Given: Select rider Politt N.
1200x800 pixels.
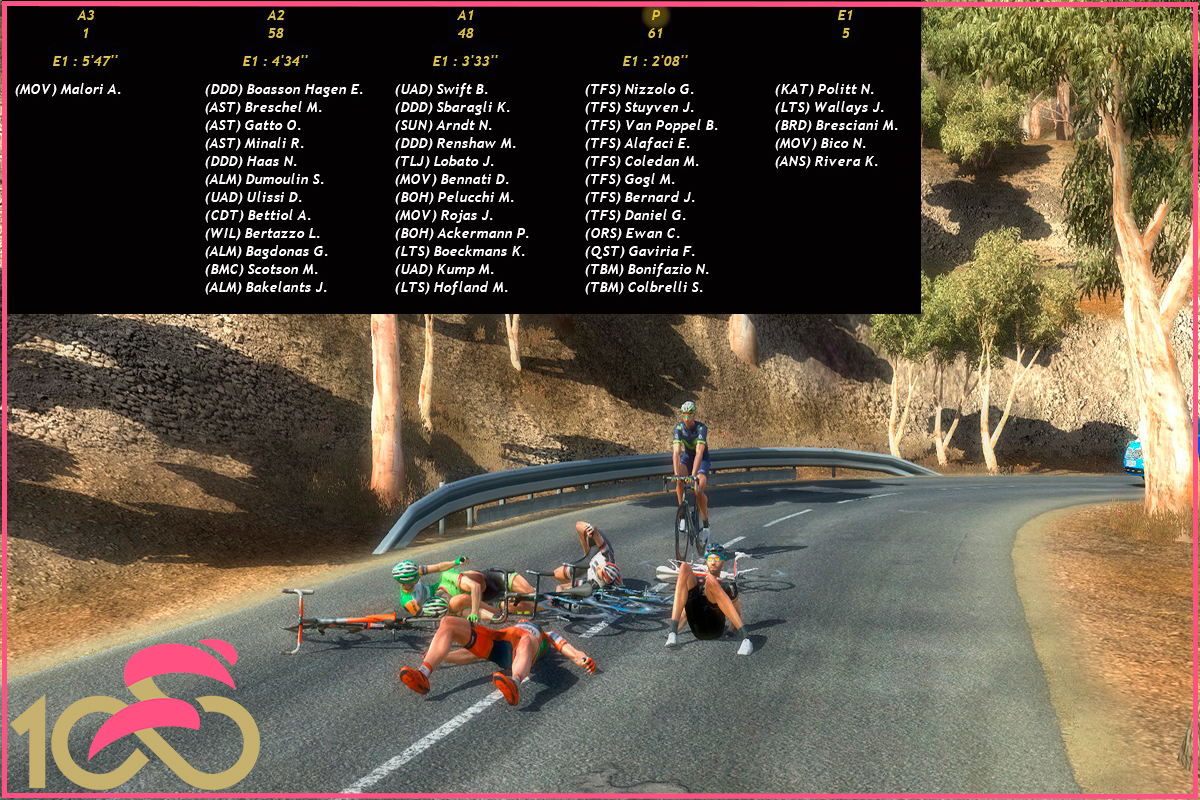Looking at the screenshot, I should [824, 90].
